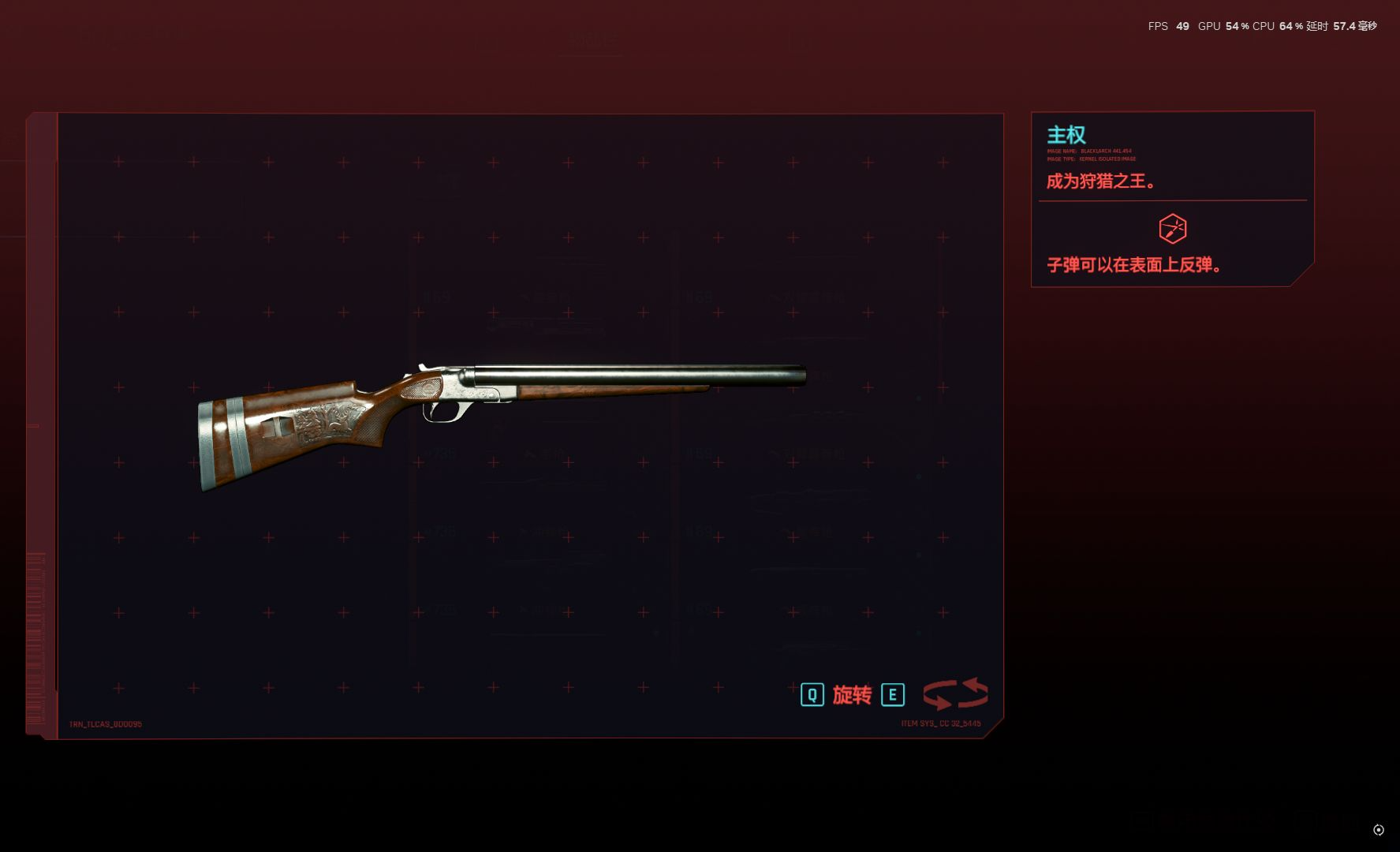The height and width of the screenshot is (852, 1400).
Task: Click the red circular rotate arrows icon
Action: pyautogui.click(x=955, y=694)
